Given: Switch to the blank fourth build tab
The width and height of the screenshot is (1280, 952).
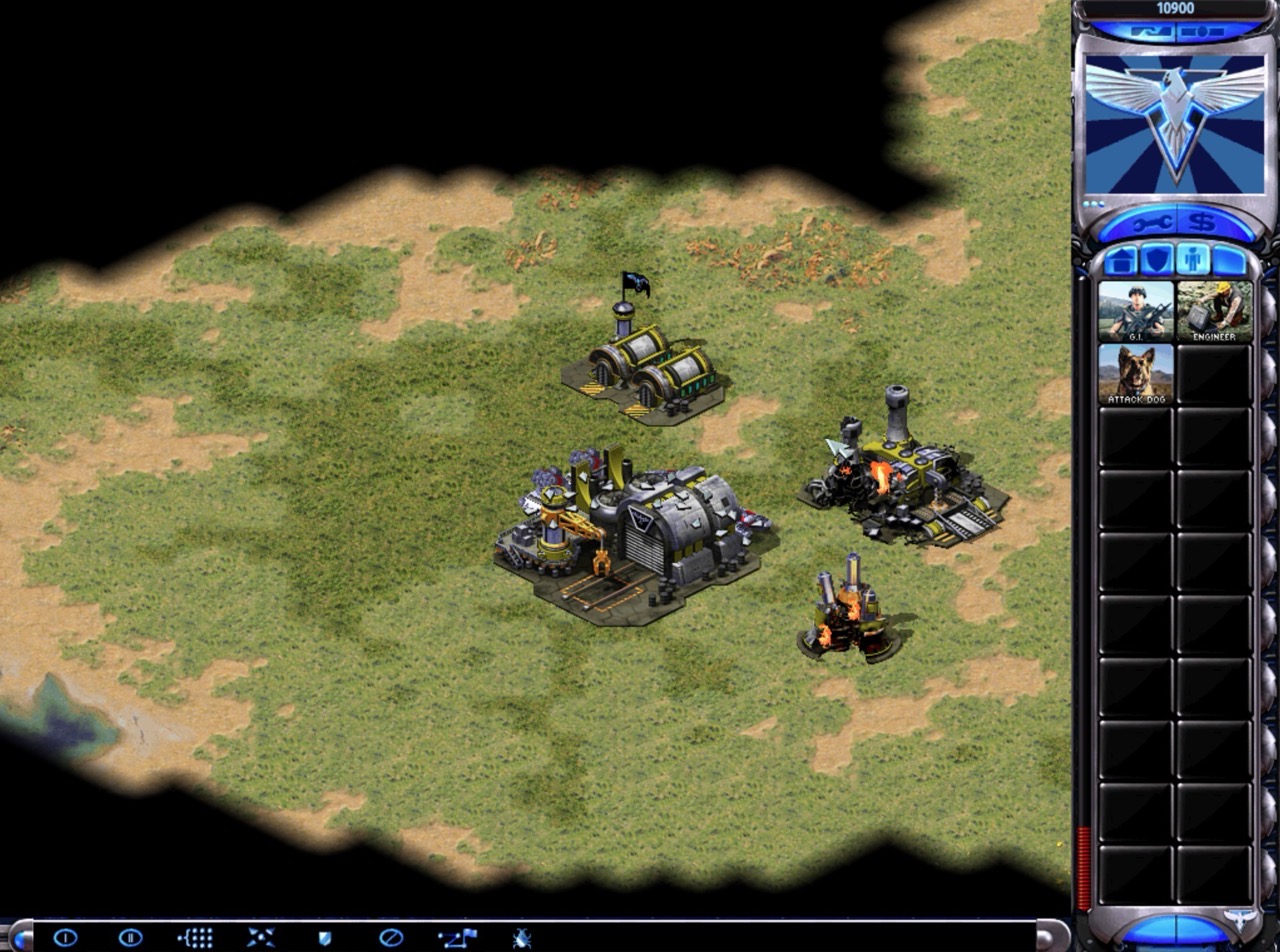Looking at the screenshot, I should [x=1230, y=260].
